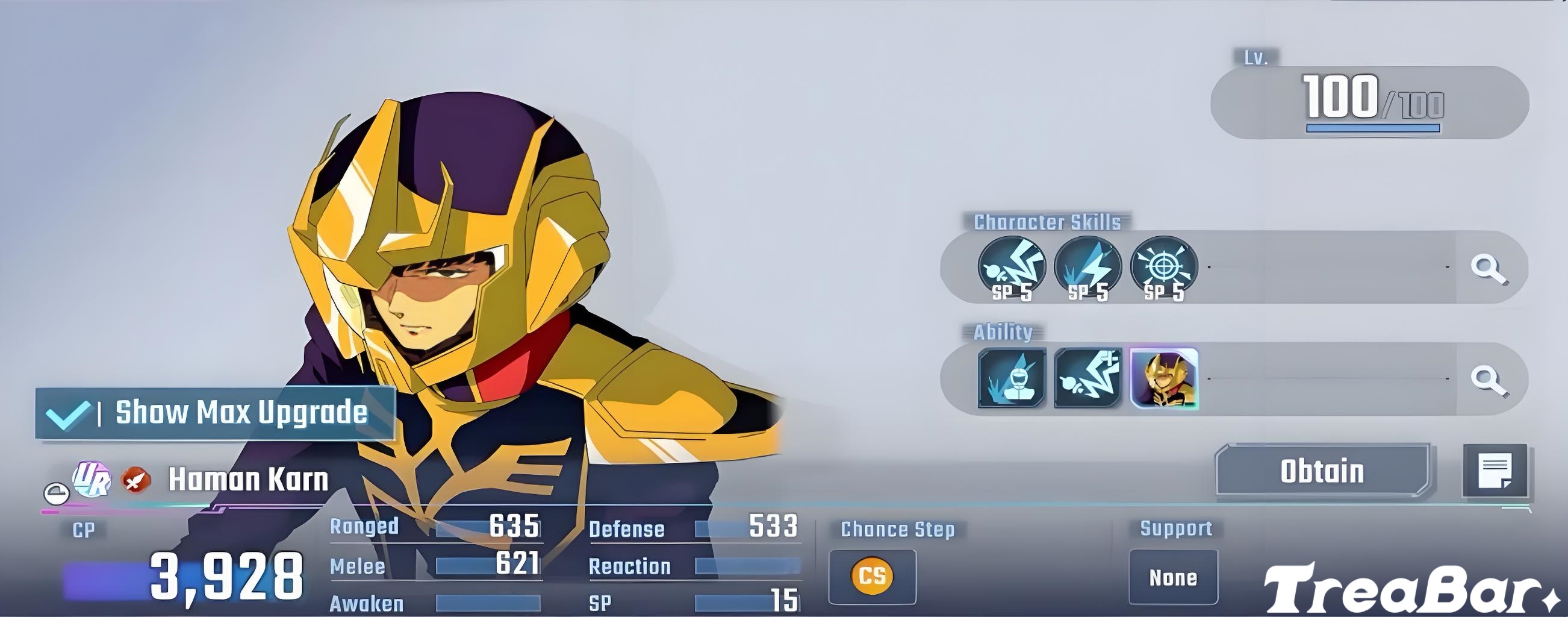This screenshot has height=617, width=1568.
Task: Select the first SP 5 character skill
Action: pos(1013,269)
